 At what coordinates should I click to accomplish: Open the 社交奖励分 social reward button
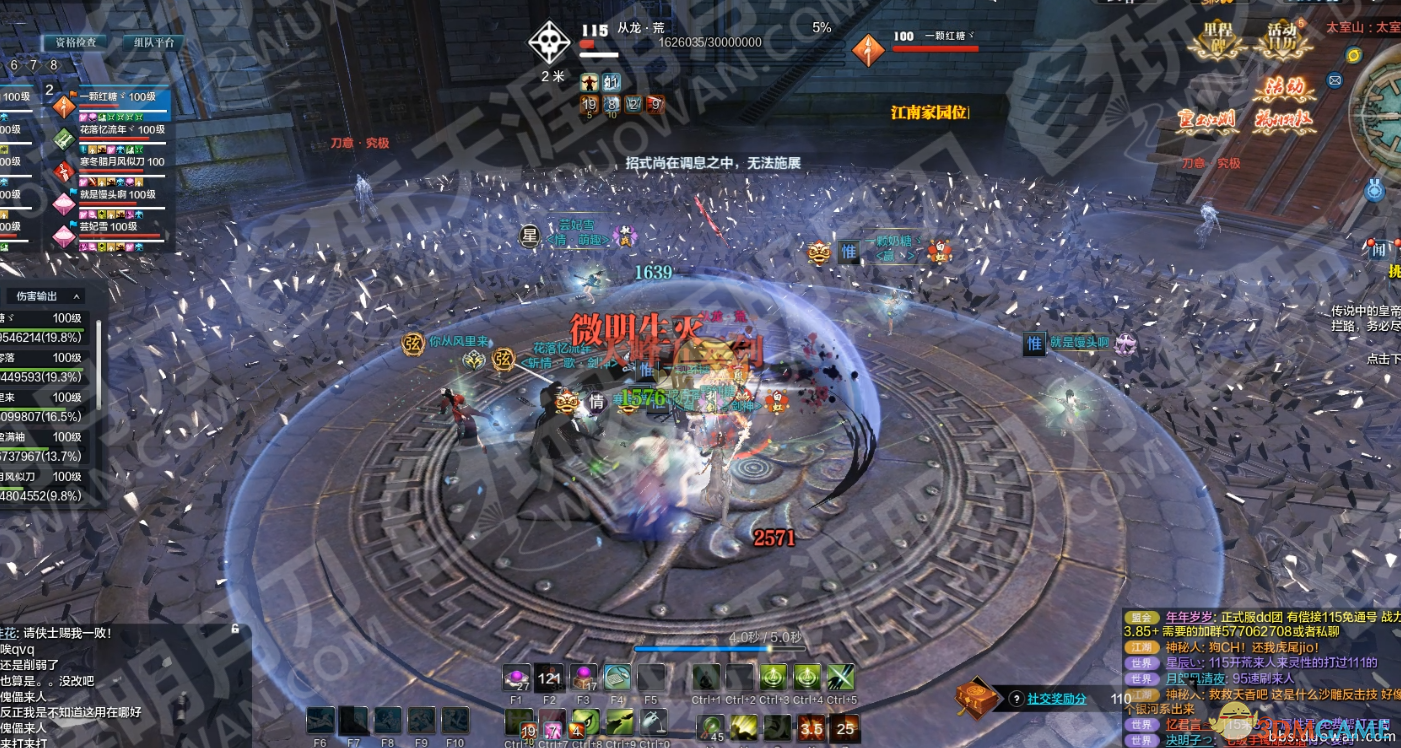click(1056, 699)
